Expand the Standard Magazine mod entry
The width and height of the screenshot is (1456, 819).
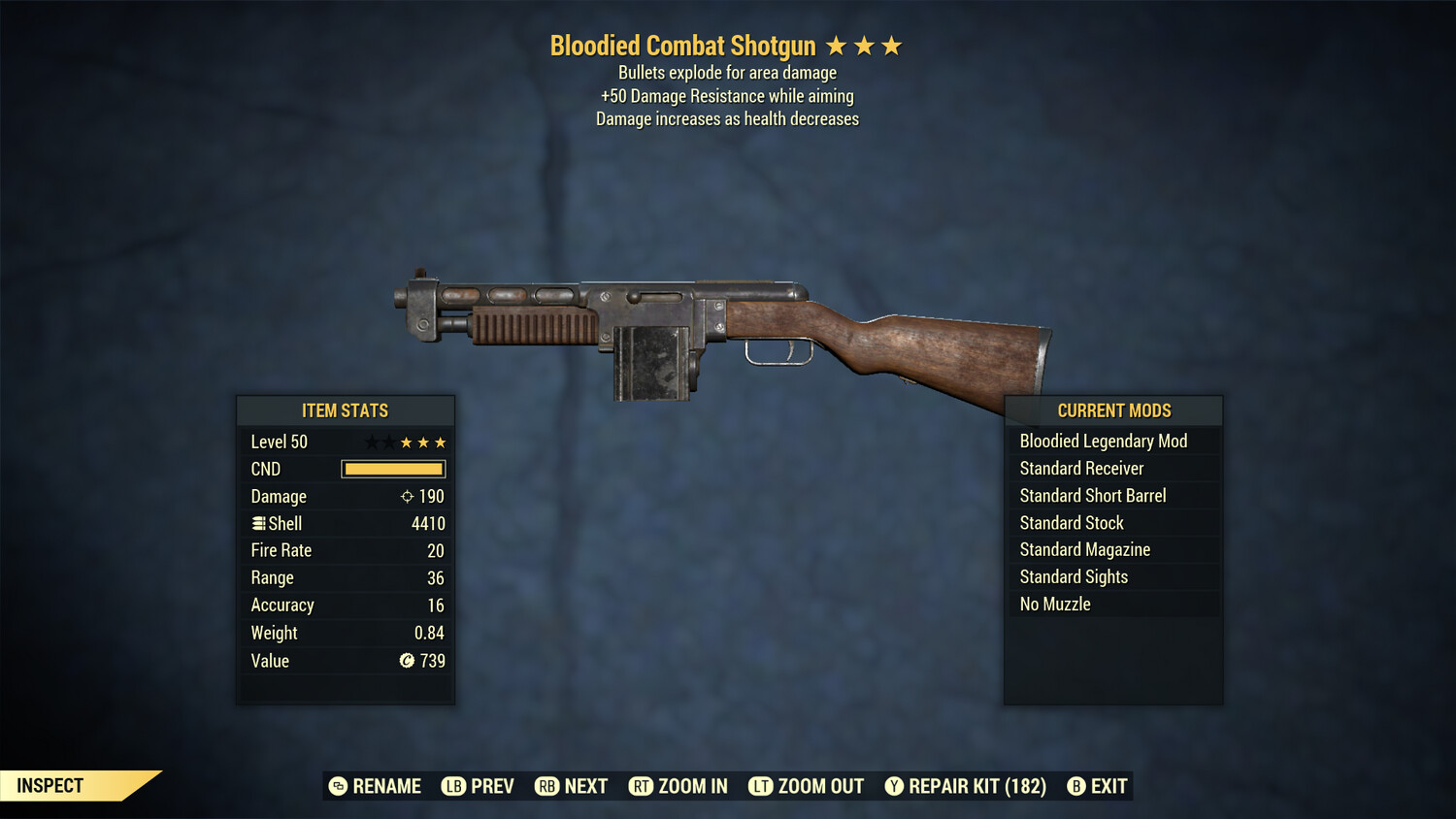coord(1112,549)
